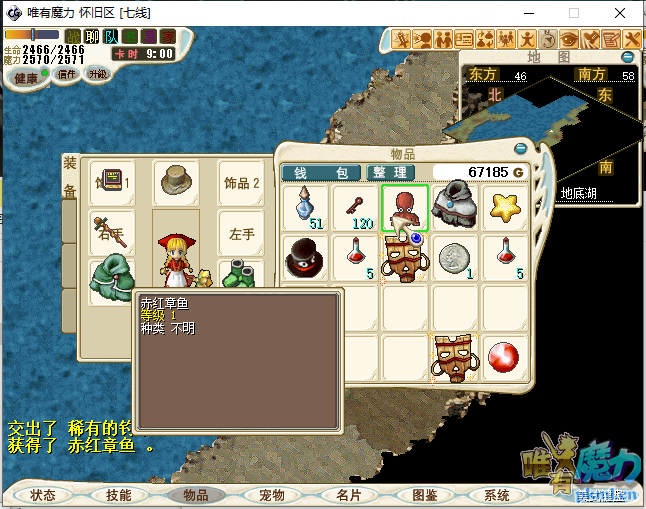This screenshot has width=646, height=509.
Task: Pick the yellow star item
Action: coord(506,208)
